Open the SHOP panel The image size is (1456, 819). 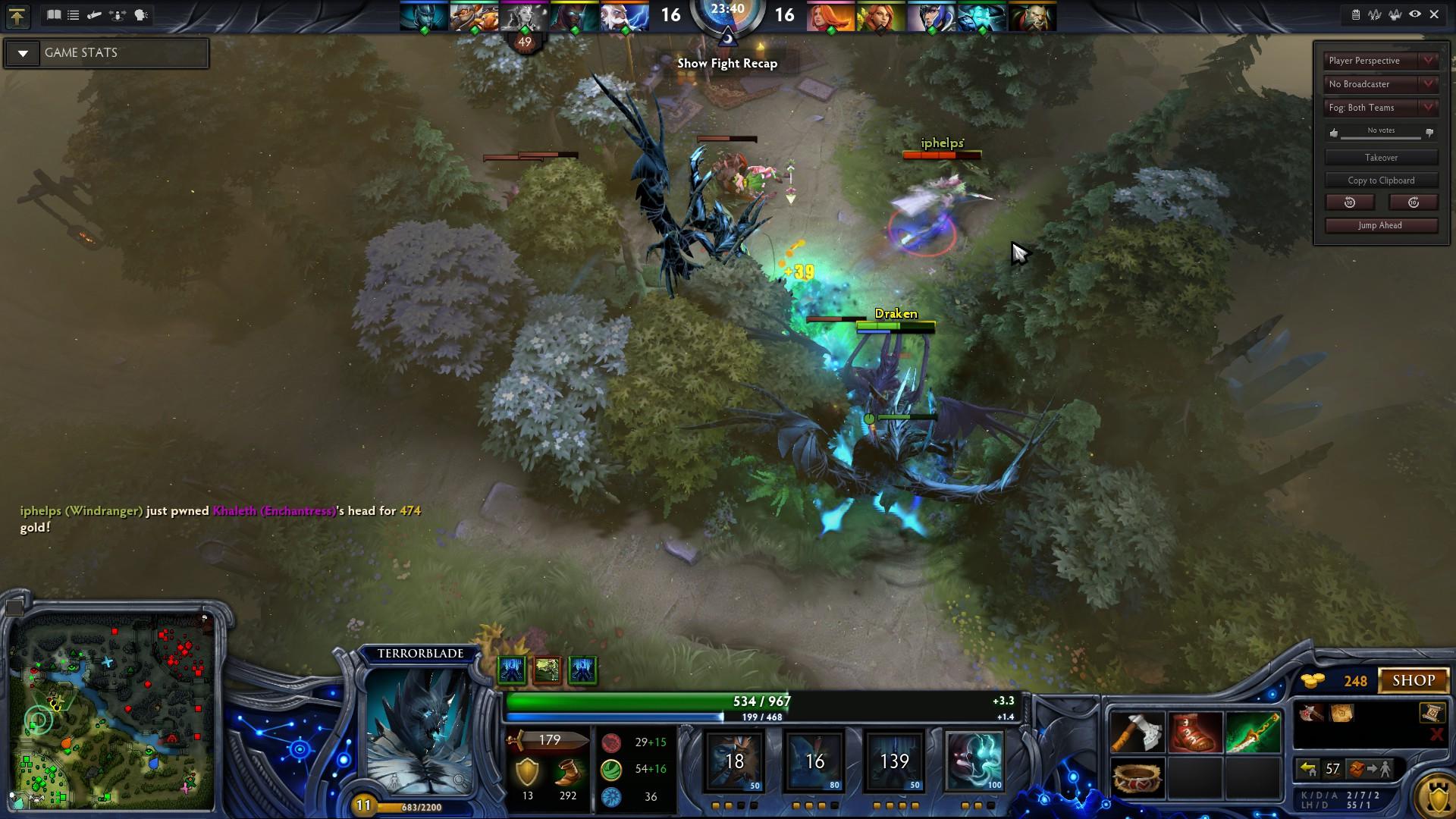(x=1414, y=680)
